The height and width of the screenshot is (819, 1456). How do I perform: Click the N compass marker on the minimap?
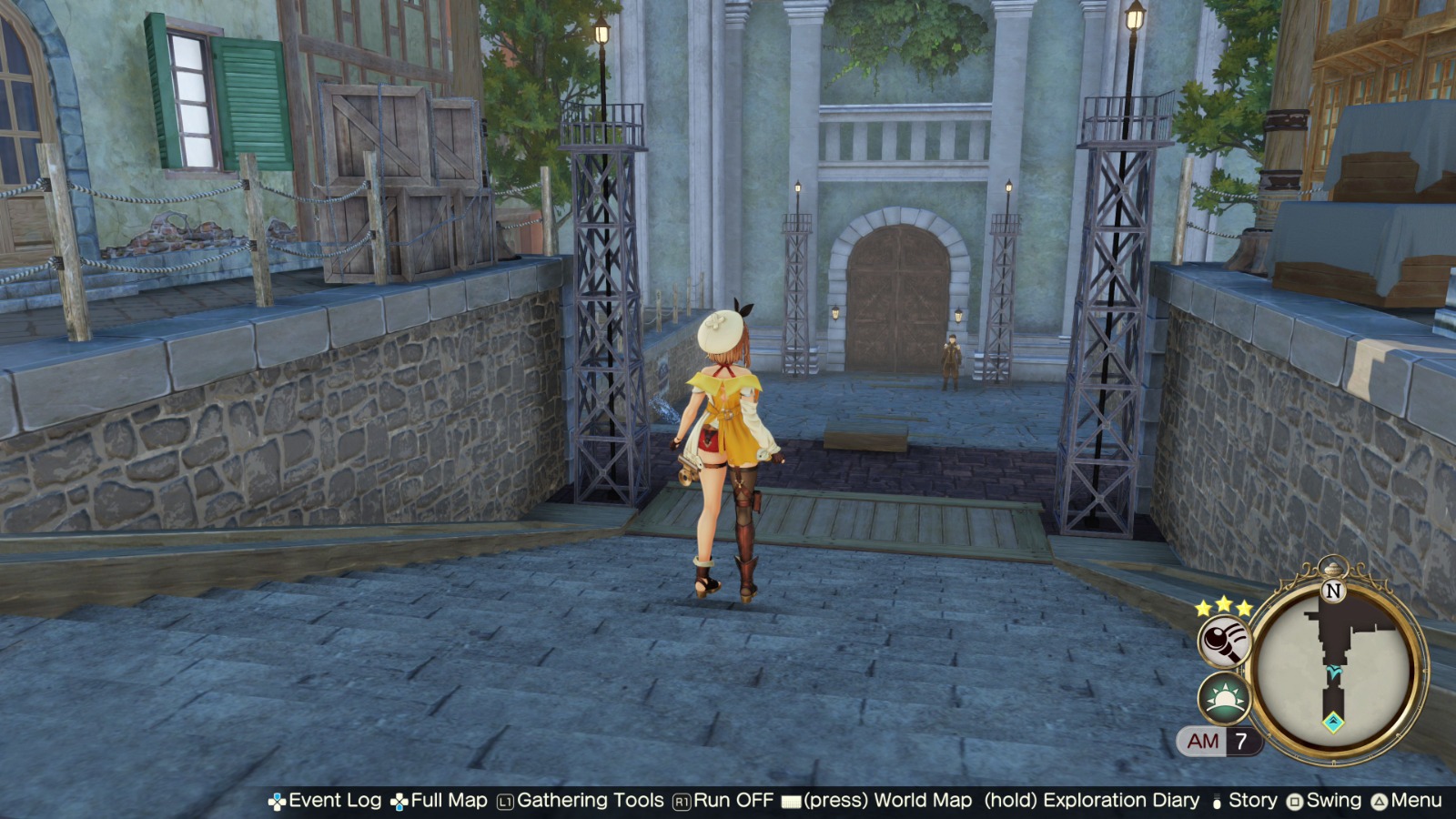1331,591
